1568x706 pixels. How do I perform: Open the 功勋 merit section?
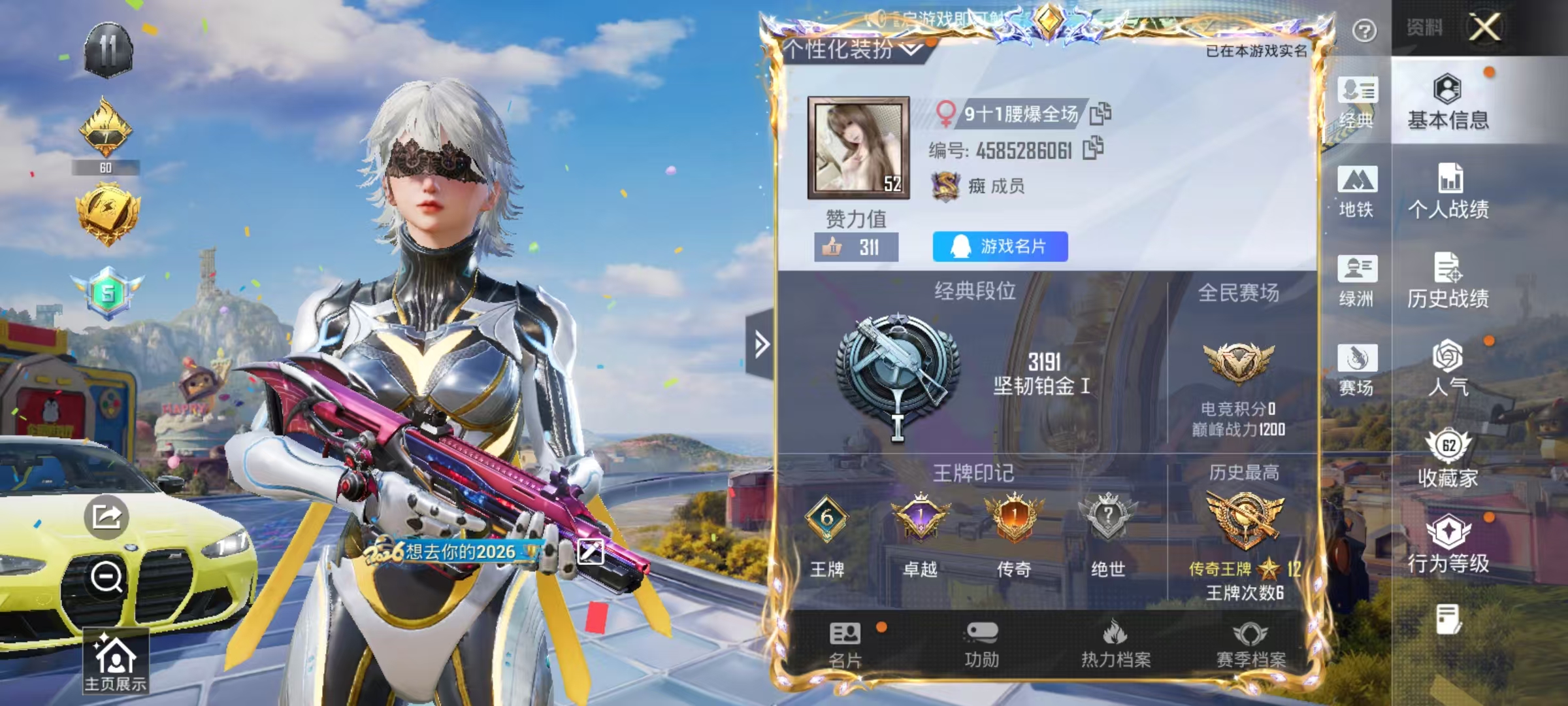(981, 644)
